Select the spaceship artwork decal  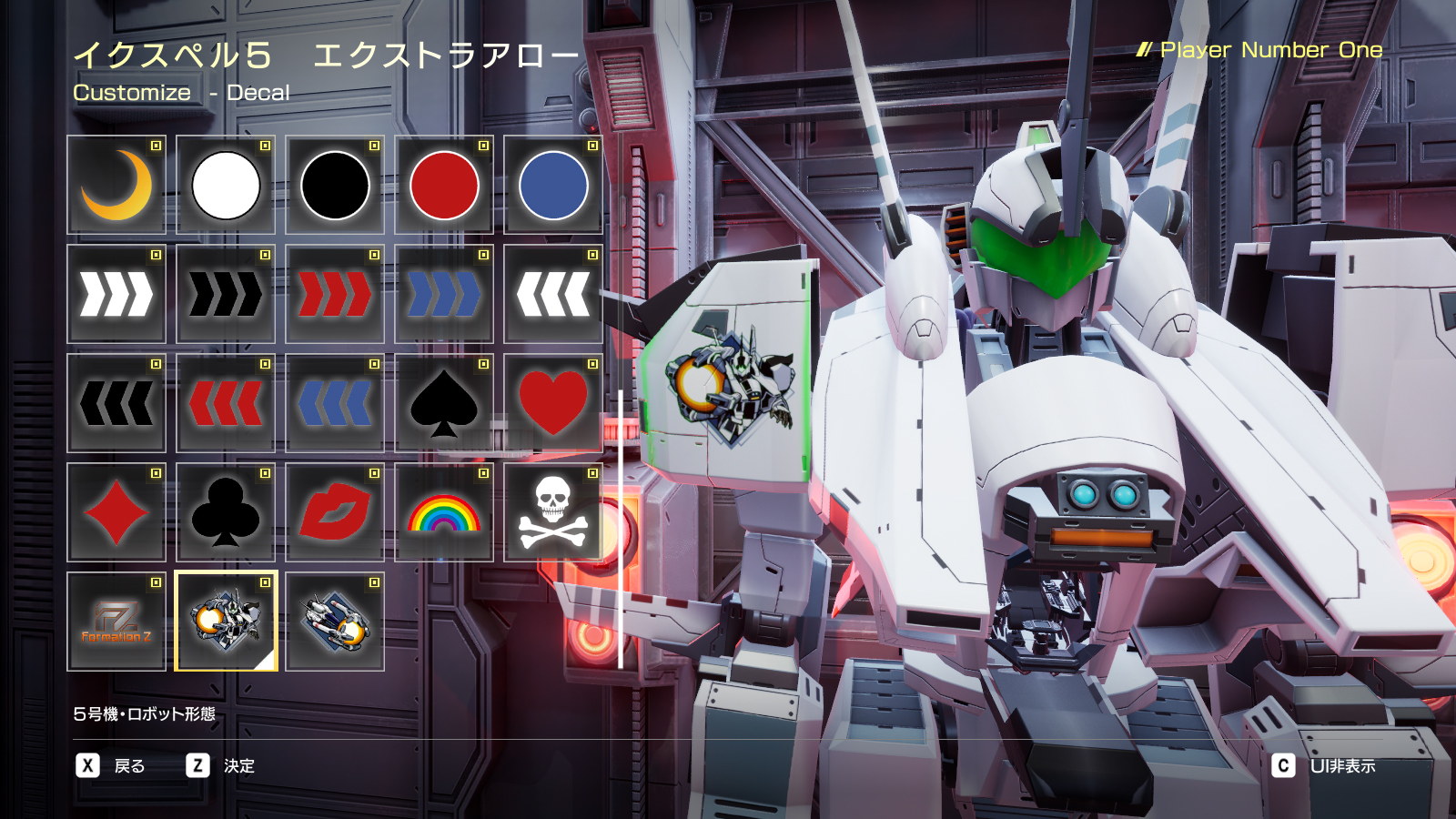click(334, 622)
